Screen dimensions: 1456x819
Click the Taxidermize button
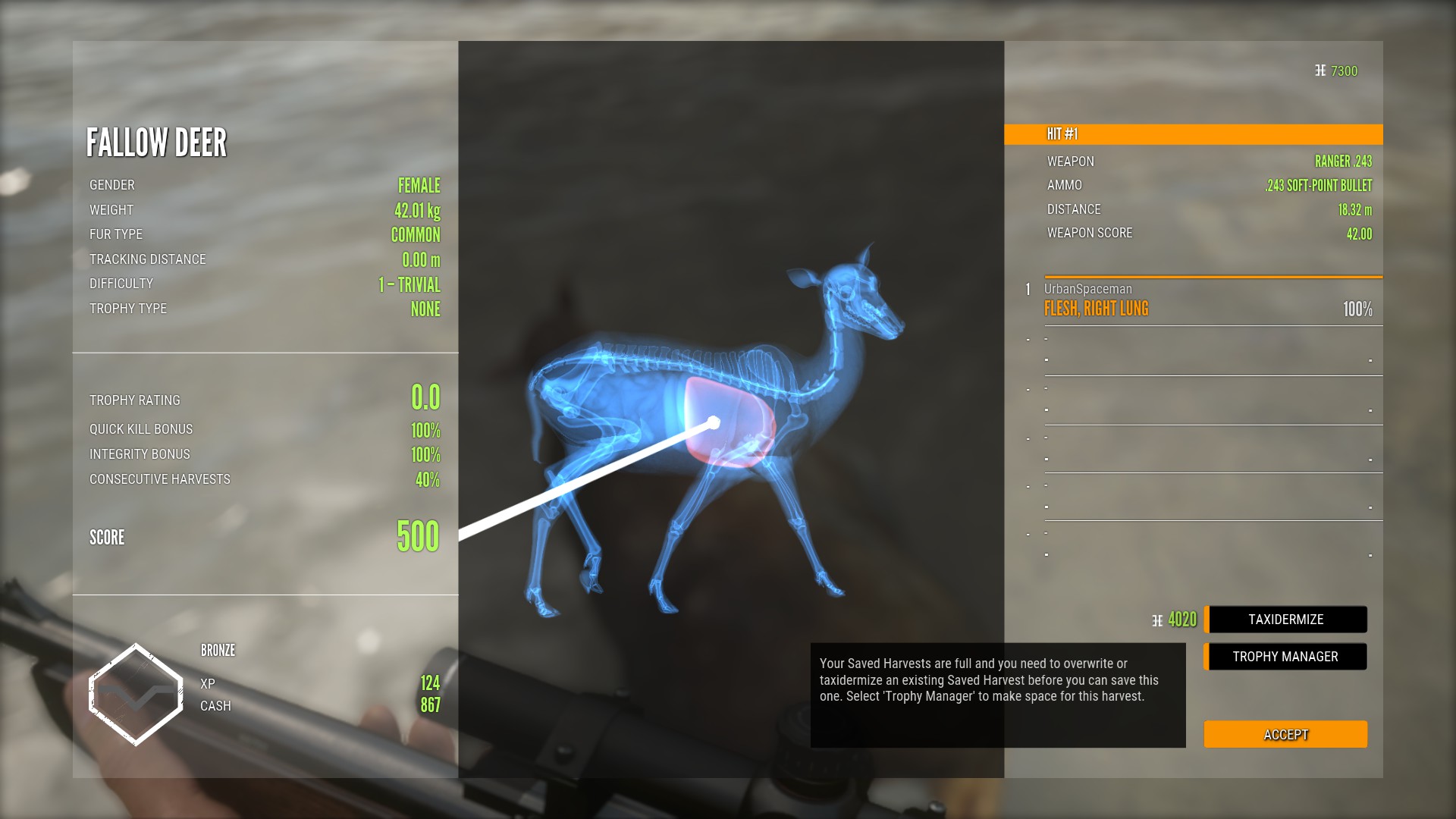(x=1286, y=620)
